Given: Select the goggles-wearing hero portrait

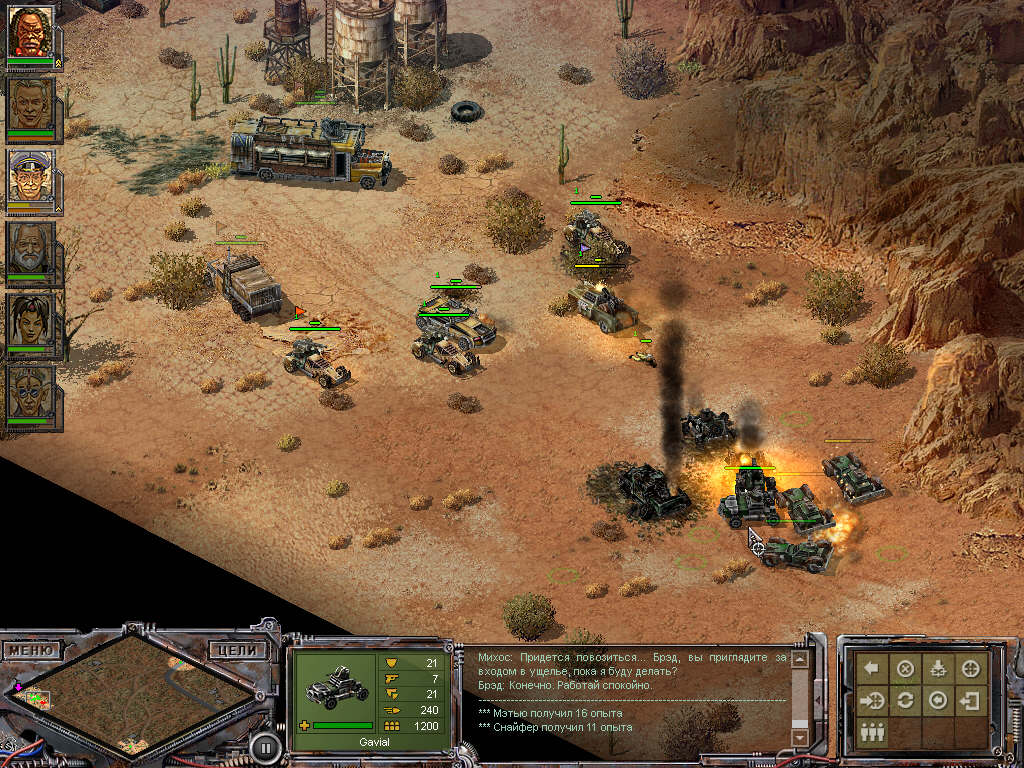Looking at the screenshot, I should tap(31, 392).
